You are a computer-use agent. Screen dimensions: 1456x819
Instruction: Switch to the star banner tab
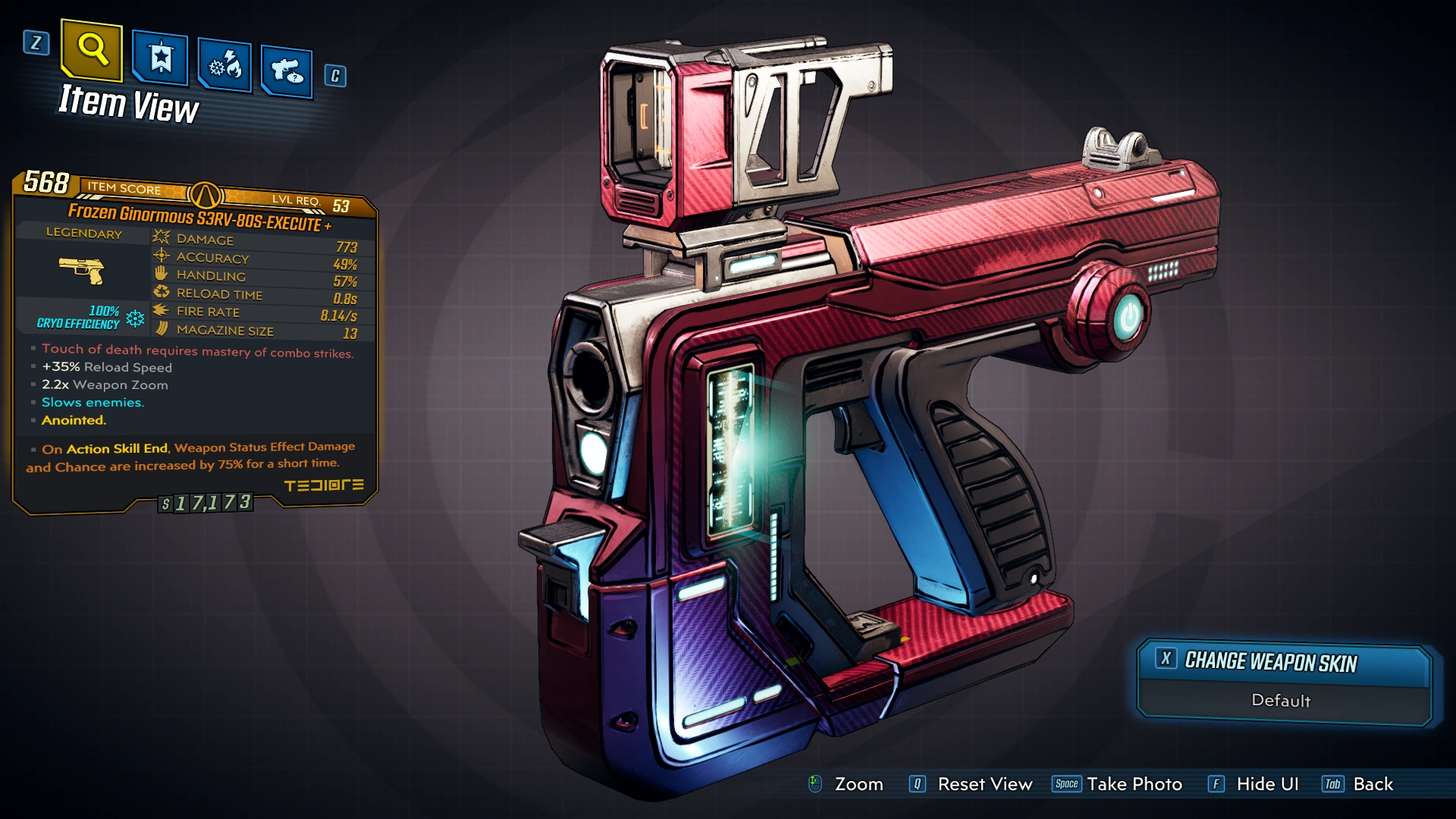(161, 58)
